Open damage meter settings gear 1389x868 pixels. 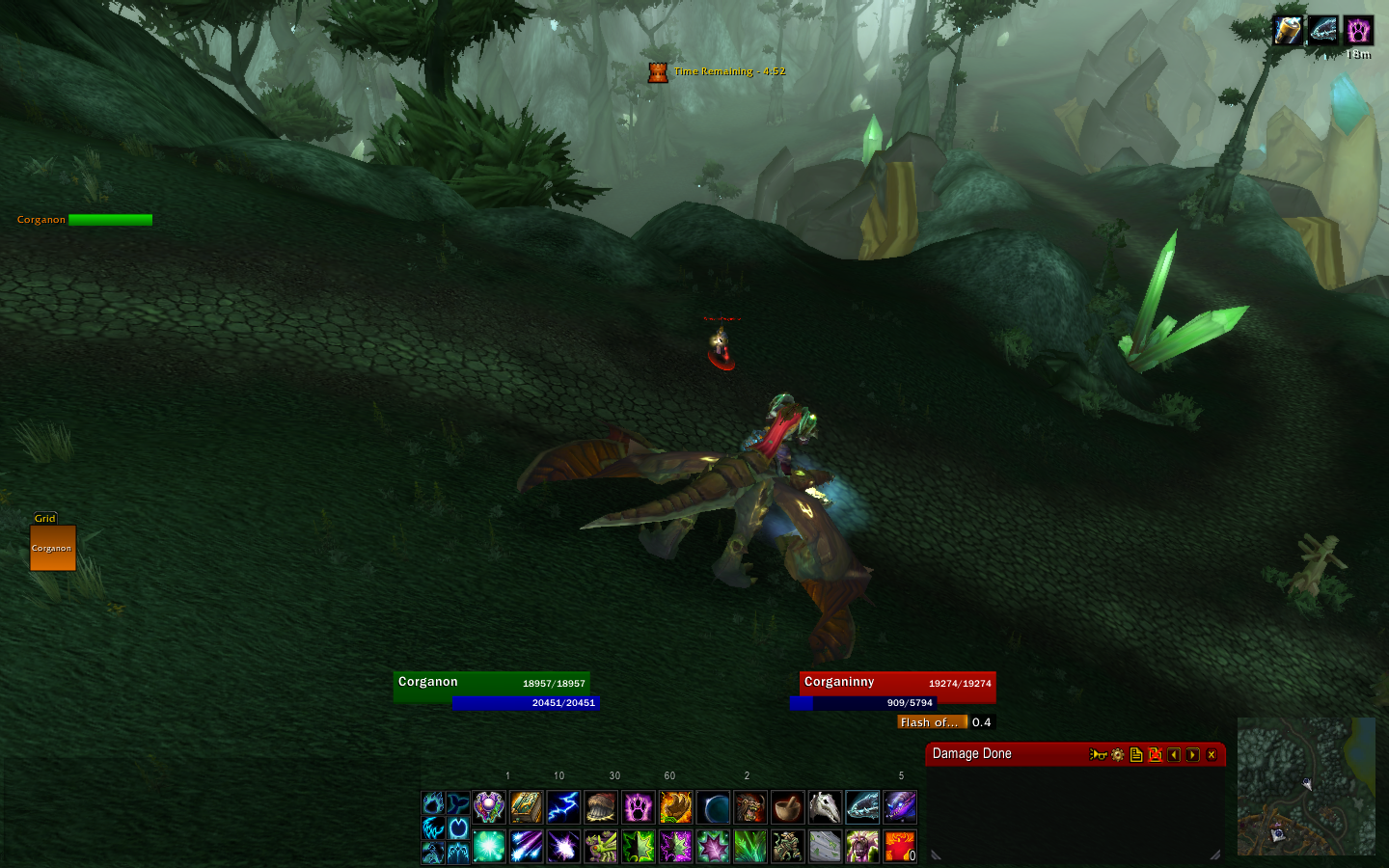[x=1118, y=755]
